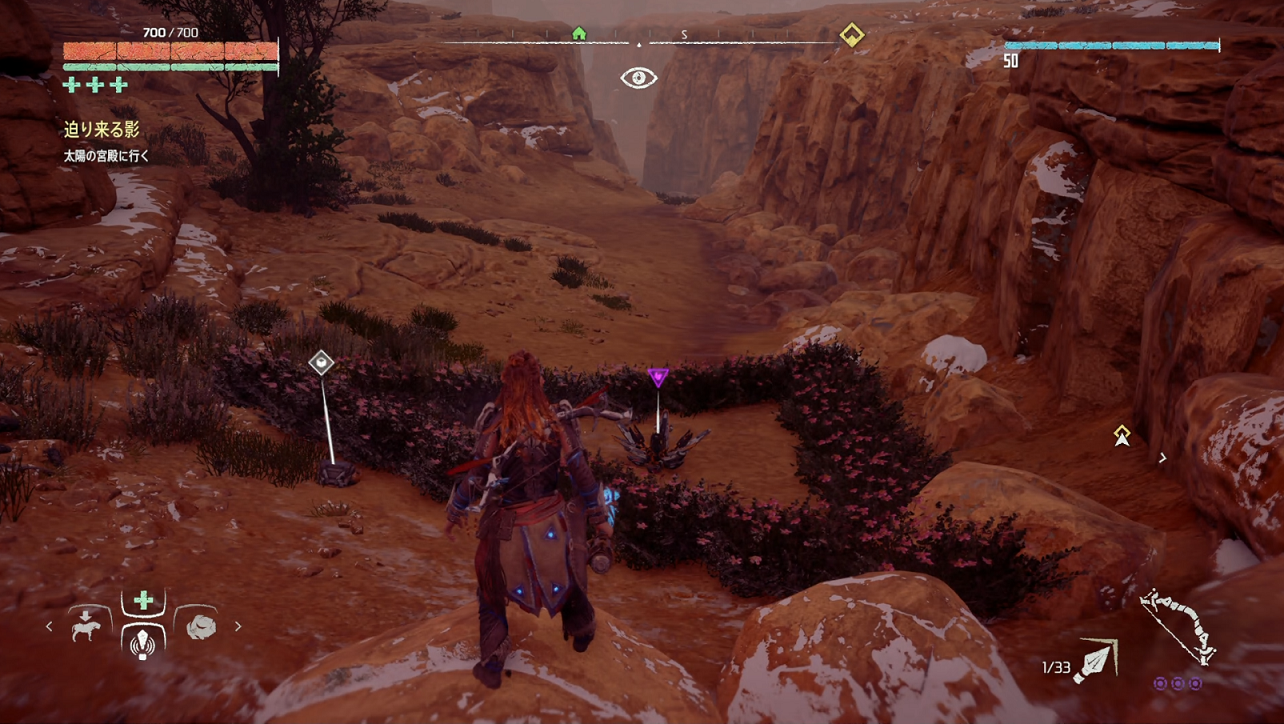Cycle tools with the right arrow
This screenshot has height=724, width=1284.
(238, 627)
